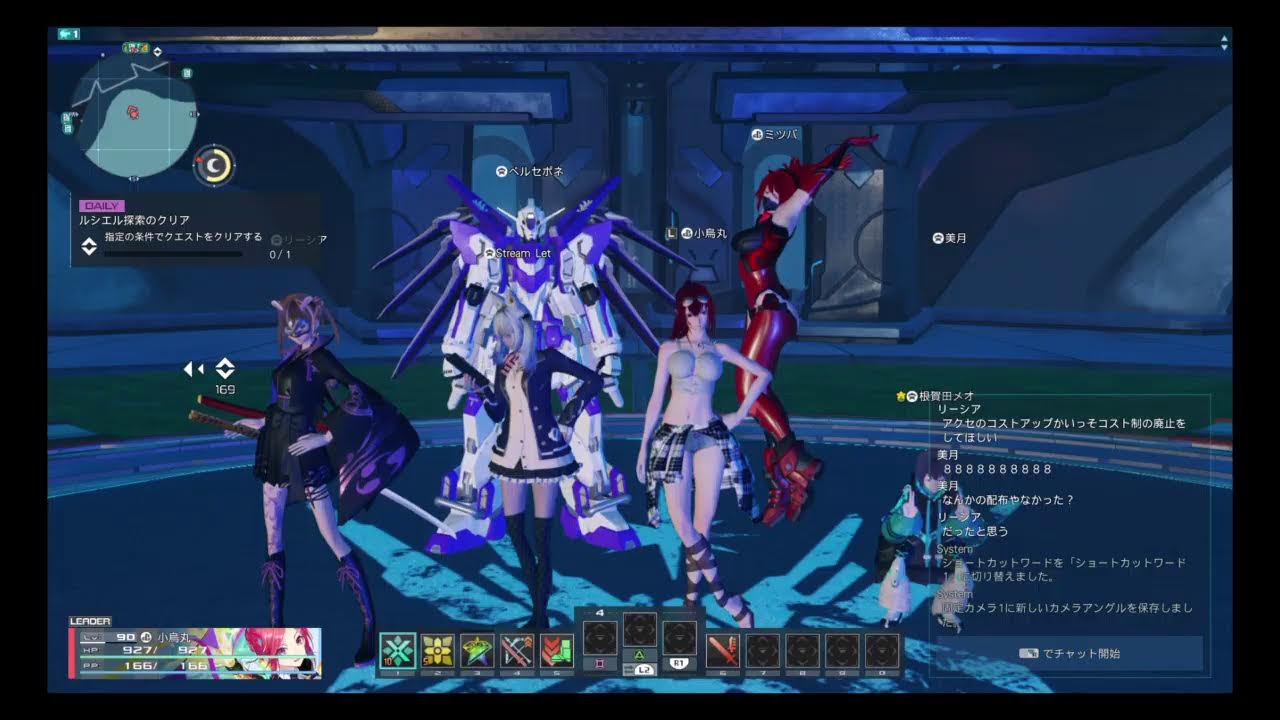Click the moon time-of-day icon beside the minimap
This screenshot has width=1280, height=720.
[213, 166]
